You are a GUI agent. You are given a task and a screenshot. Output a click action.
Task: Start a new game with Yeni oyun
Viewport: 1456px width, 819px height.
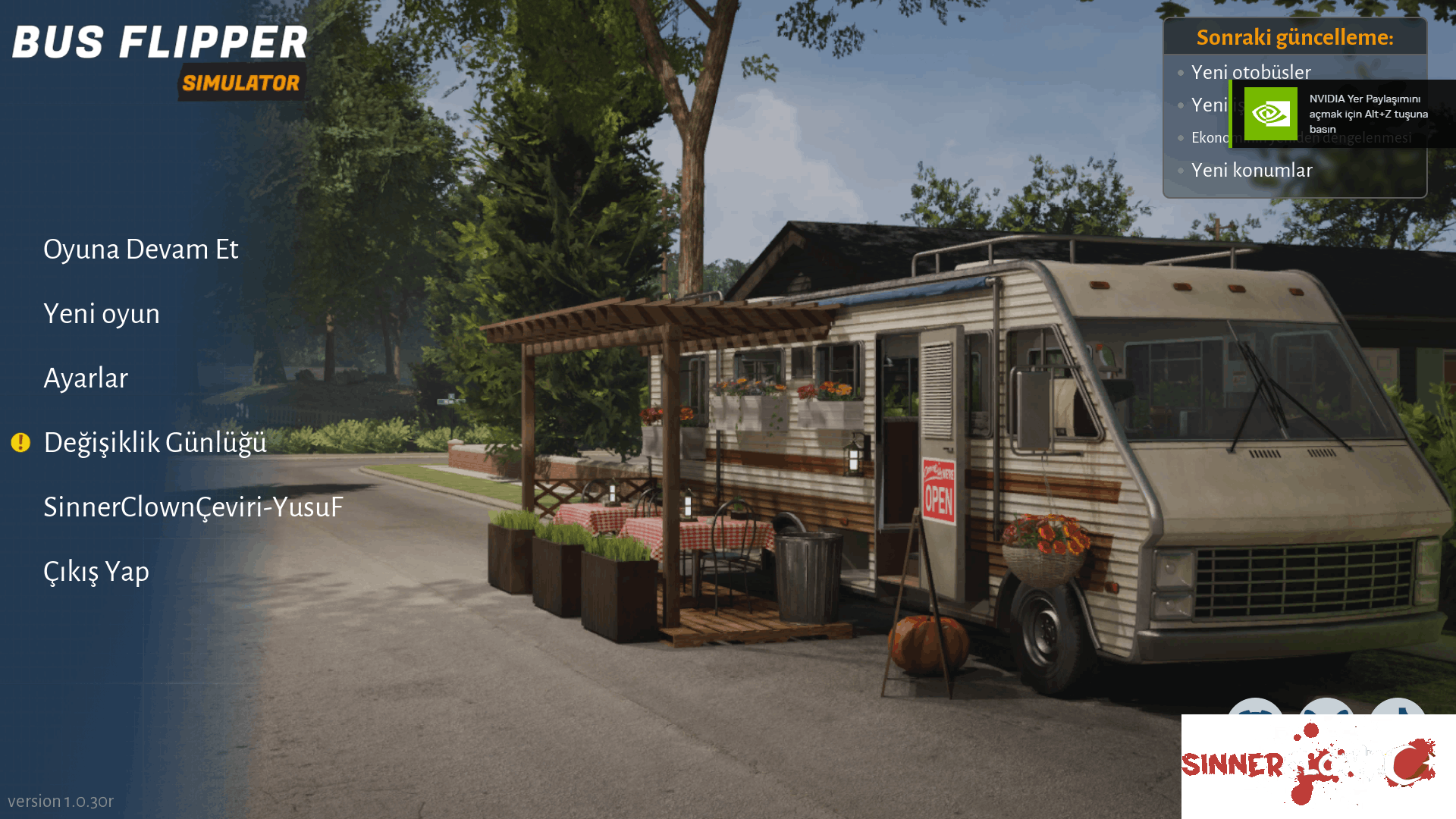[101, 313]
